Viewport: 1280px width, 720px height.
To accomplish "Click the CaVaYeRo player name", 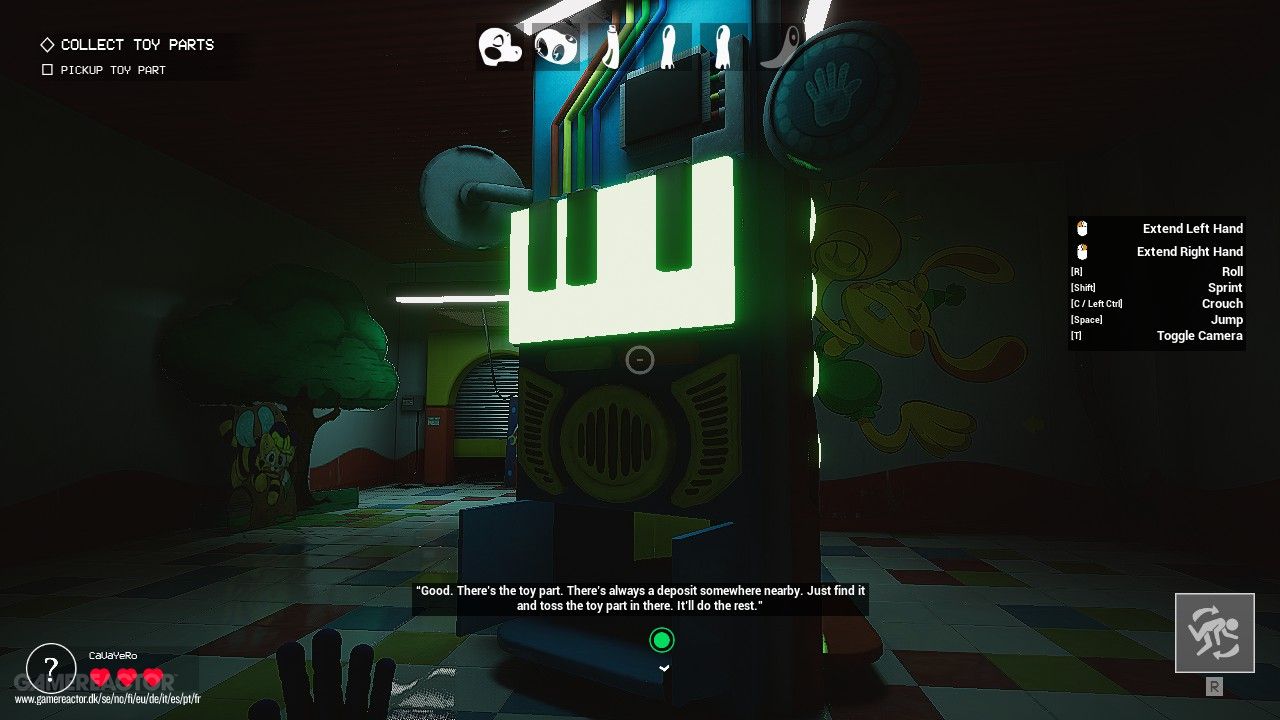I will click(113, 655).
